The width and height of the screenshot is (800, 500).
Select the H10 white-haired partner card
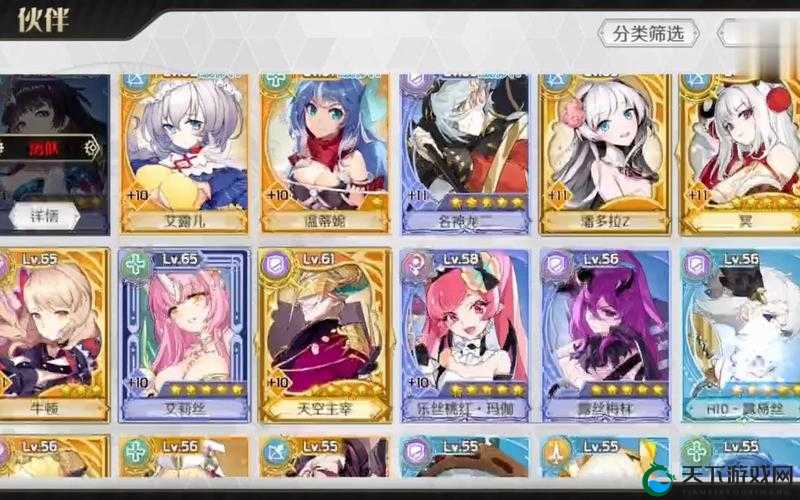click(742, 335)
